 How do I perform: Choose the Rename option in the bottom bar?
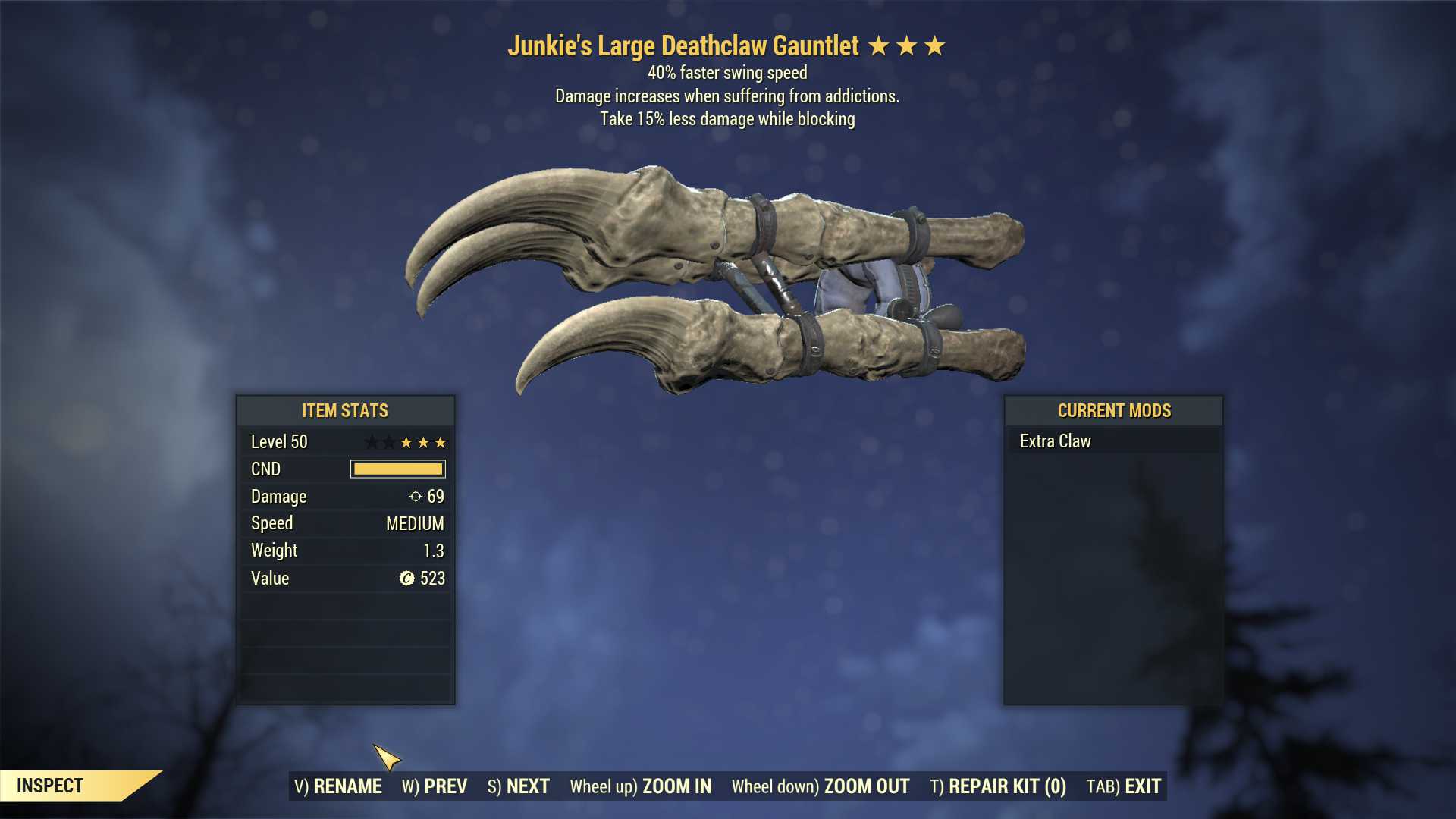[338, 786]
